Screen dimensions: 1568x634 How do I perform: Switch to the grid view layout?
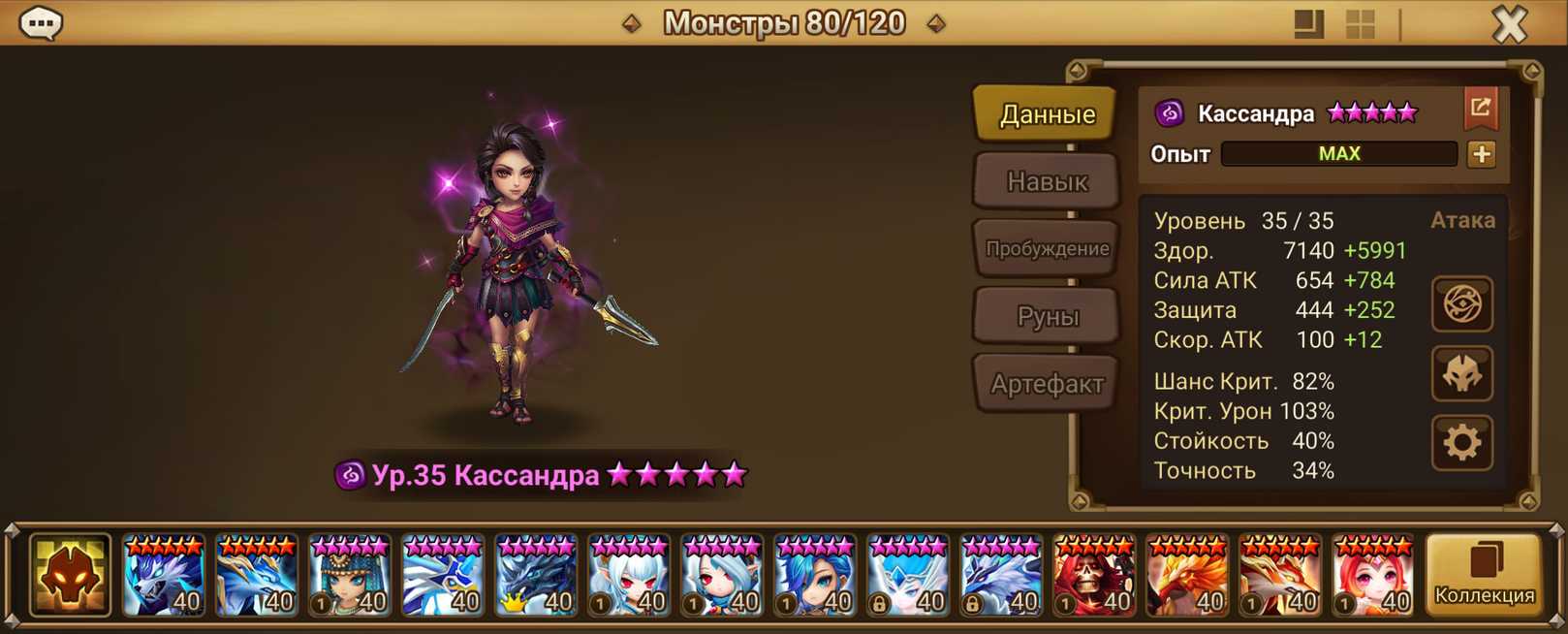pos(1361,24)
